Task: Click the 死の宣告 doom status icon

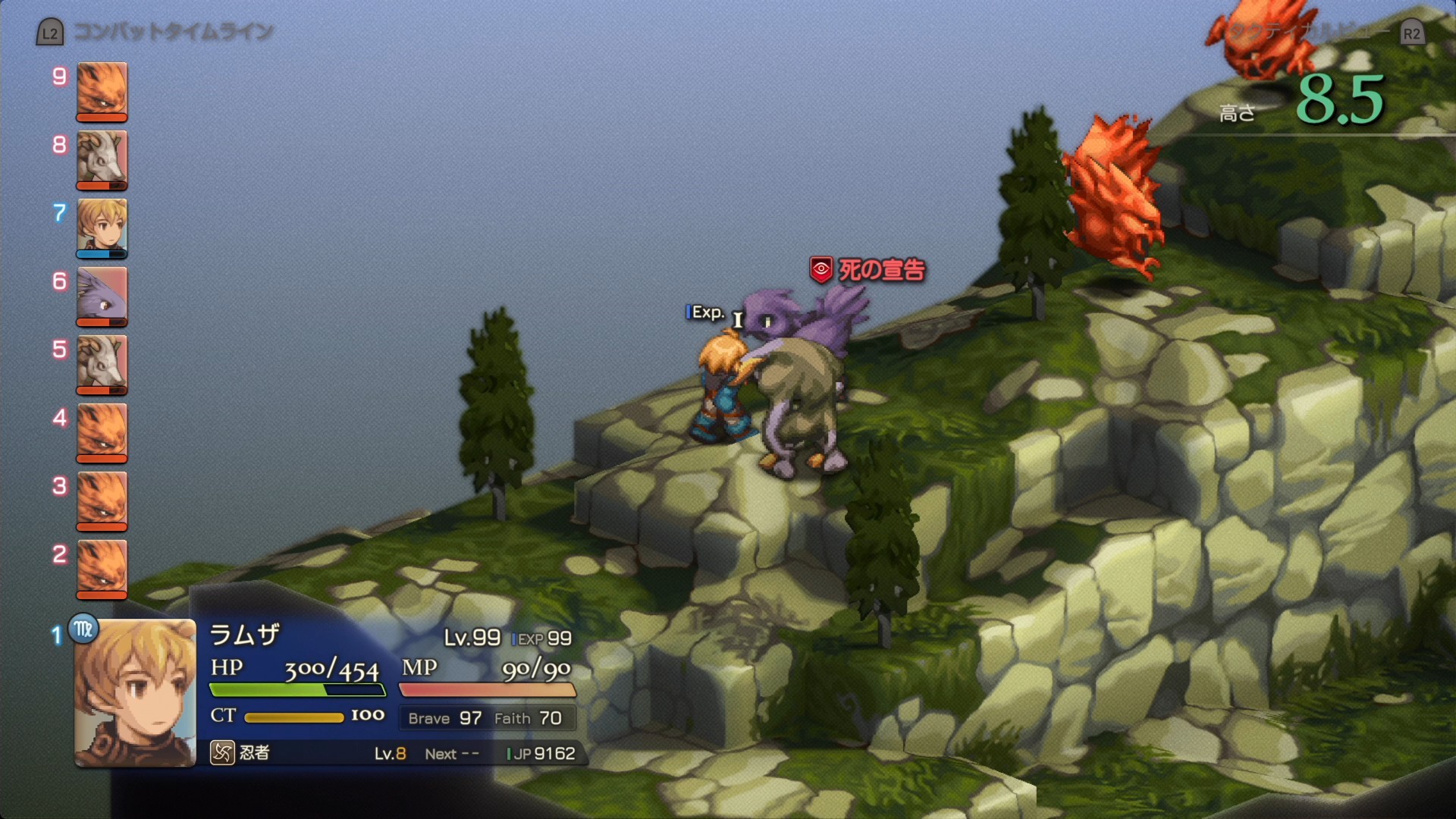Action: click(x=821, y=269)
